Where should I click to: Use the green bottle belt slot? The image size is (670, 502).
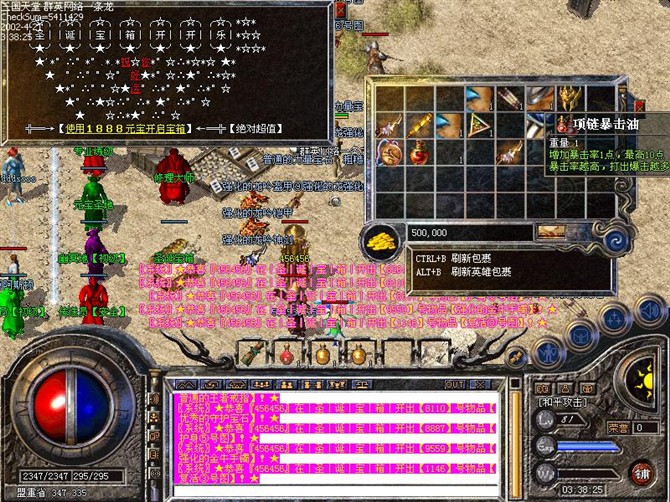[253, 354]
